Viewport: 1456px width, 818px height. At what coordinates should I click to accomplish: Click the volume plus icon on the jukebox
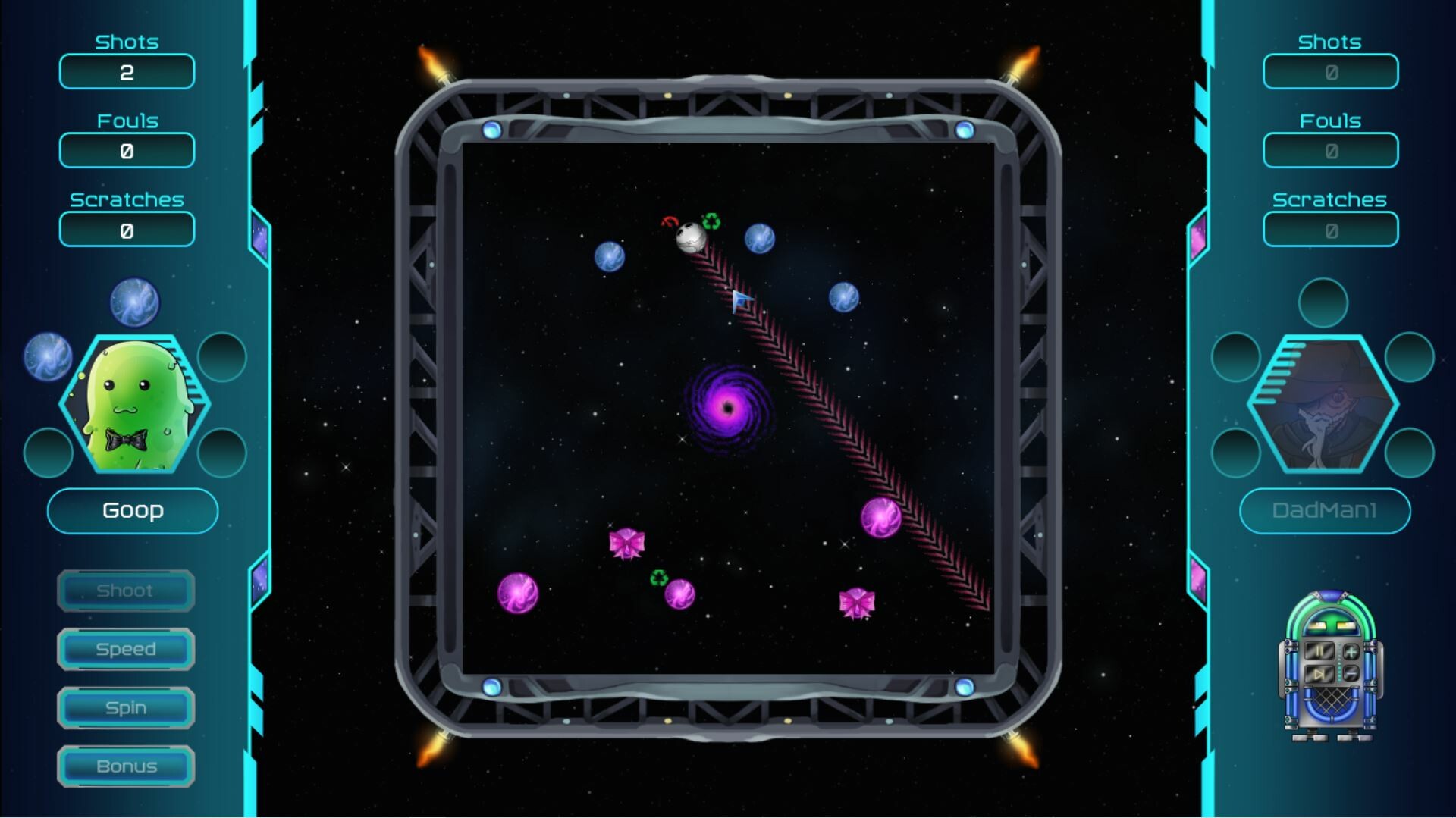1351,652
